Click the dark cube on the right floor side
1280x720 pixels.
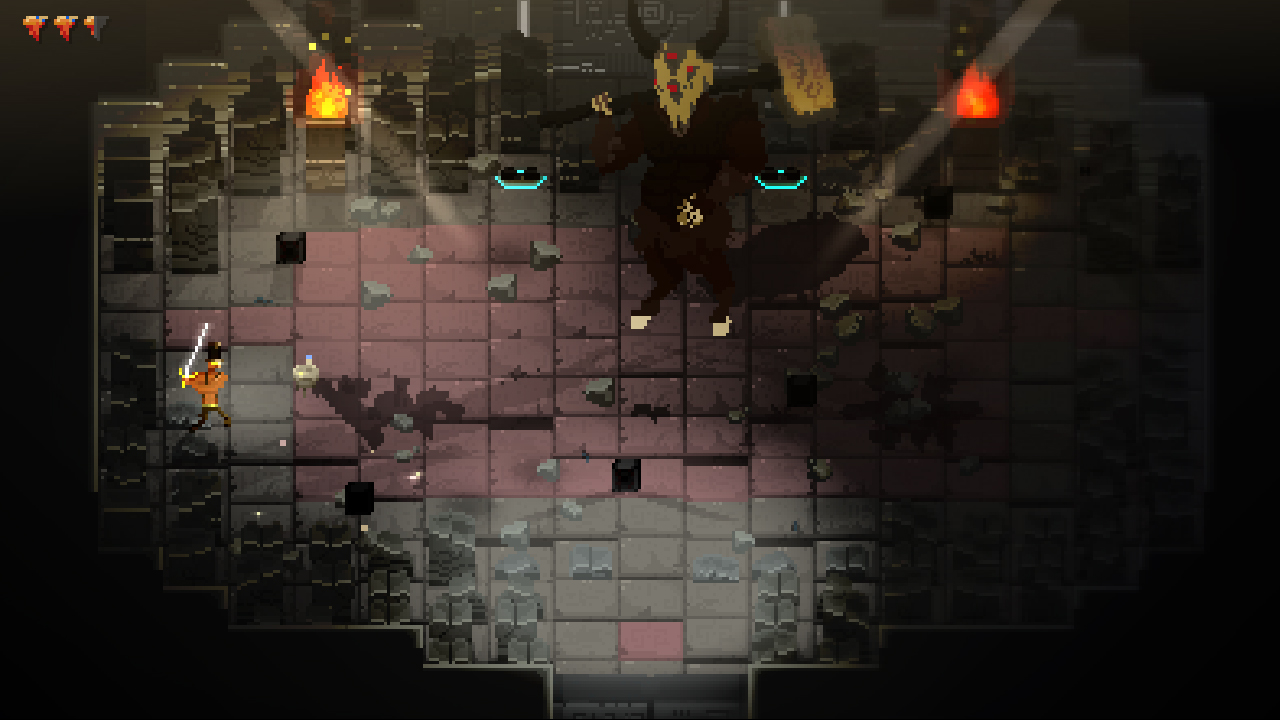coord(800,390)
